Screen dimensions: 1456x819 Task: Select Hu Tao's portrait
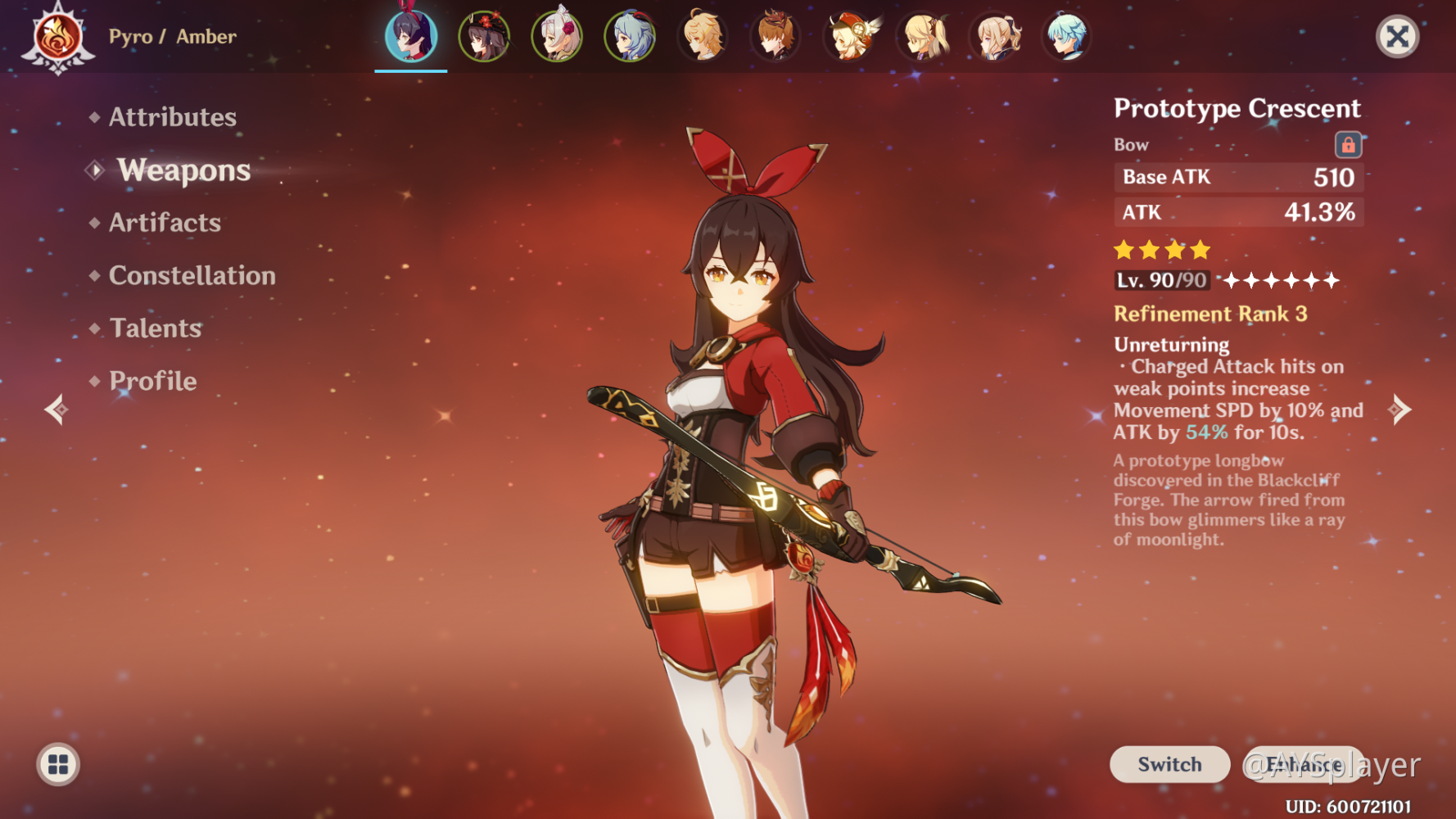click(484, 37)
